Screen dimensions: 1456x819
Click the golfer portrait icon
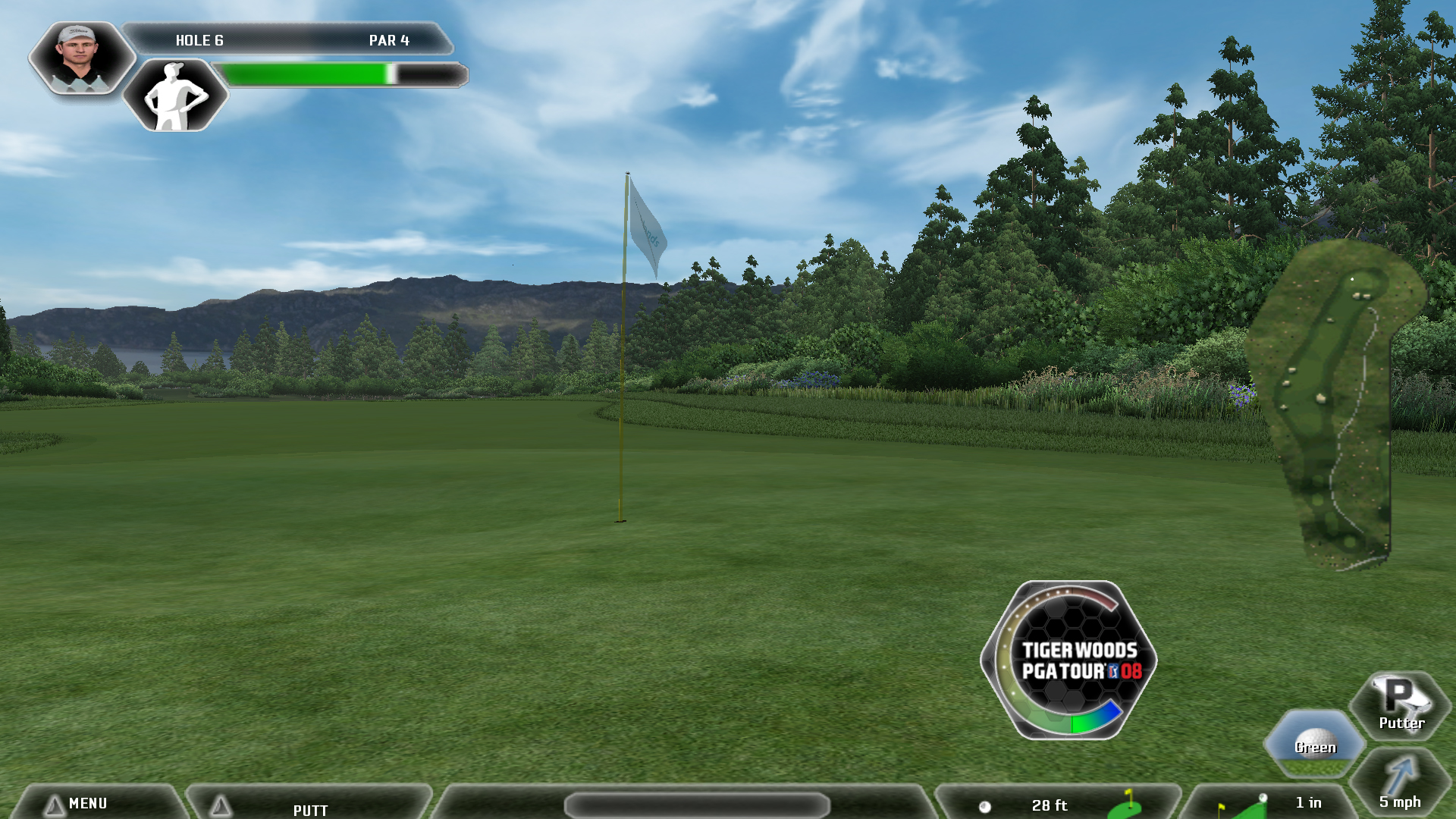coord(80,58)
